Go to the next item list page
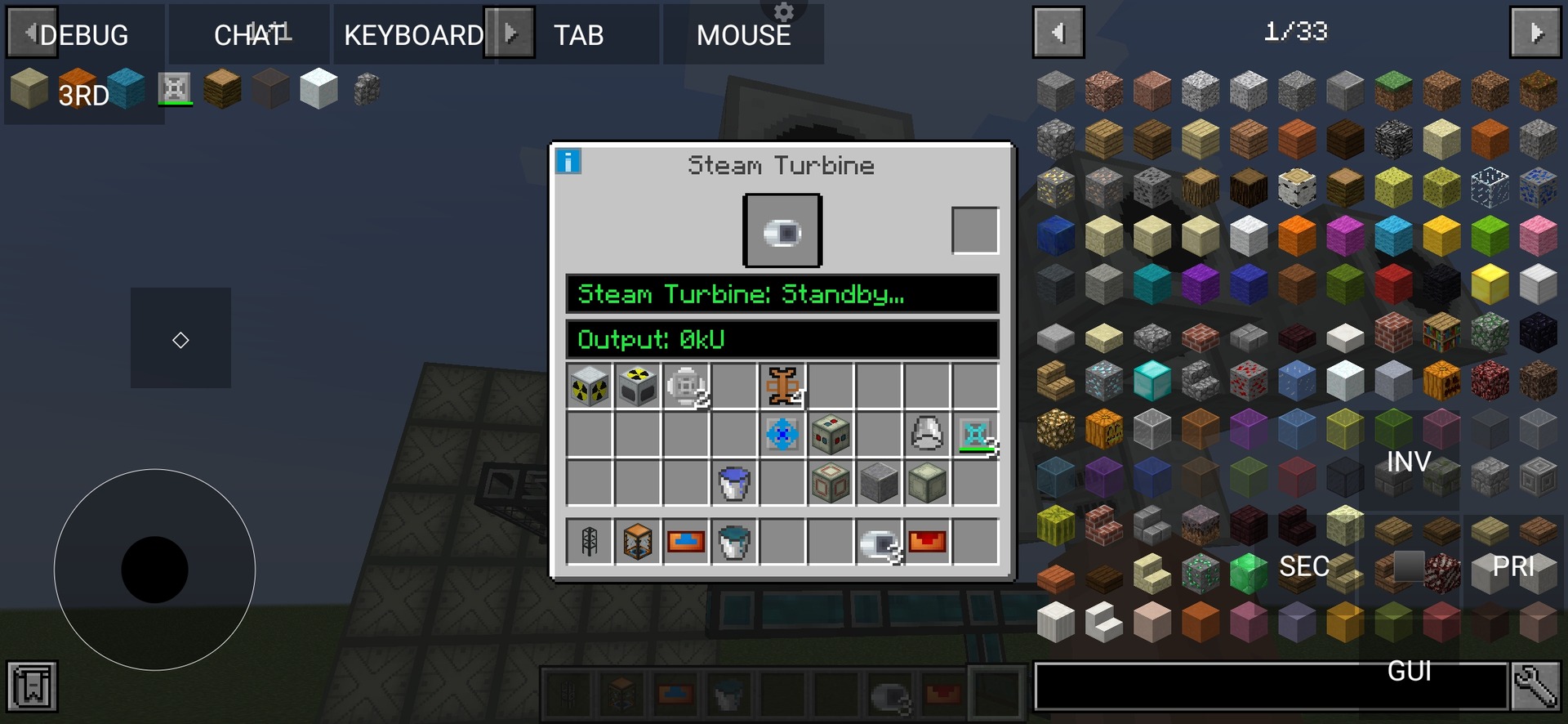The image size is (1568, 724). pos(1535,33)
